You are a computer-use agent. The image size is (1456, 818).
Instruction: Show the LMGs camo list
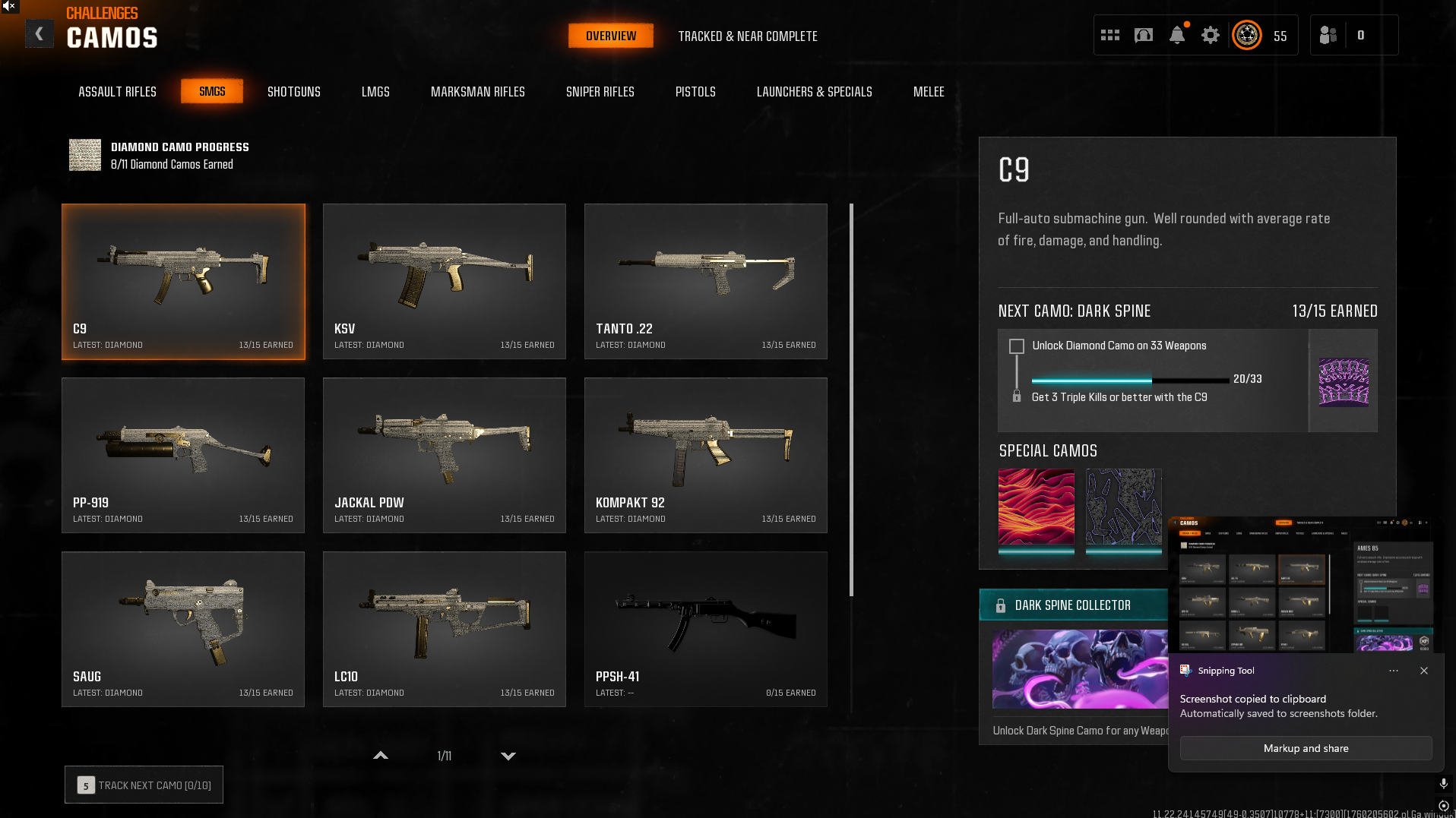pos(375,92)
